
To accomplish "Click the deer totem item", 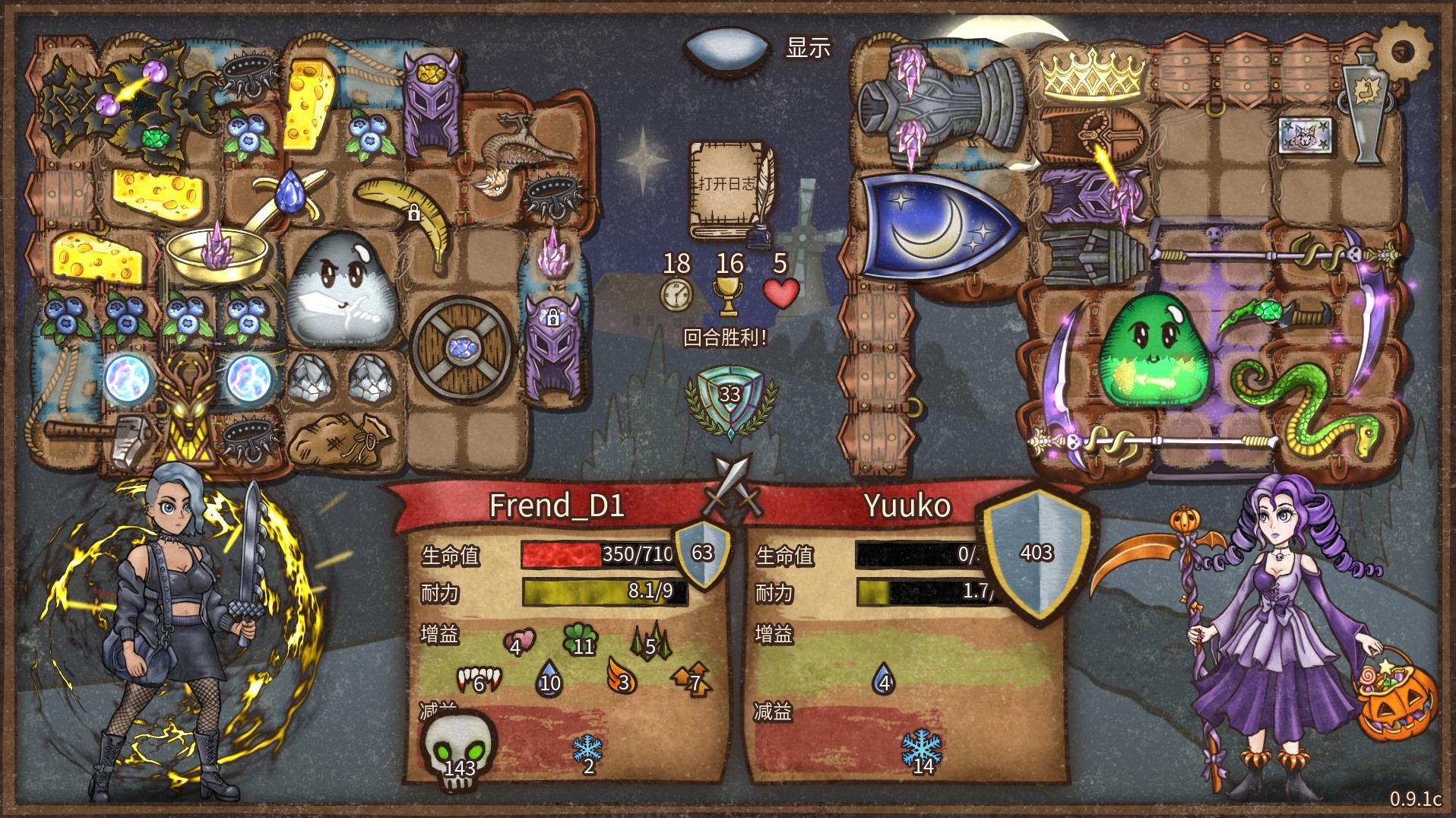I will tap(186, 407).
